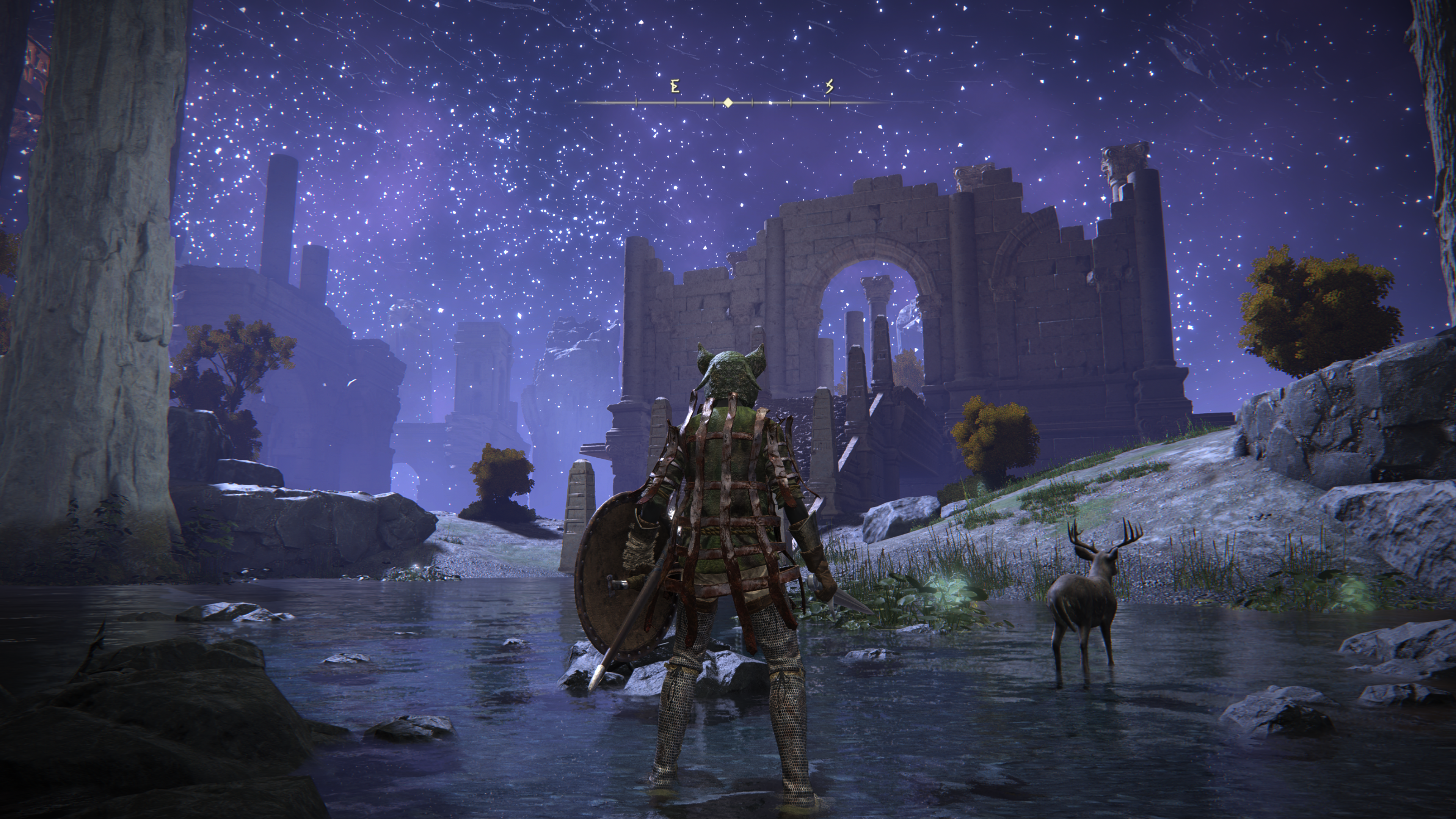Select the diamond marker on the compass bar
This screenshot has height=819, width=1456.
(728, 103)
